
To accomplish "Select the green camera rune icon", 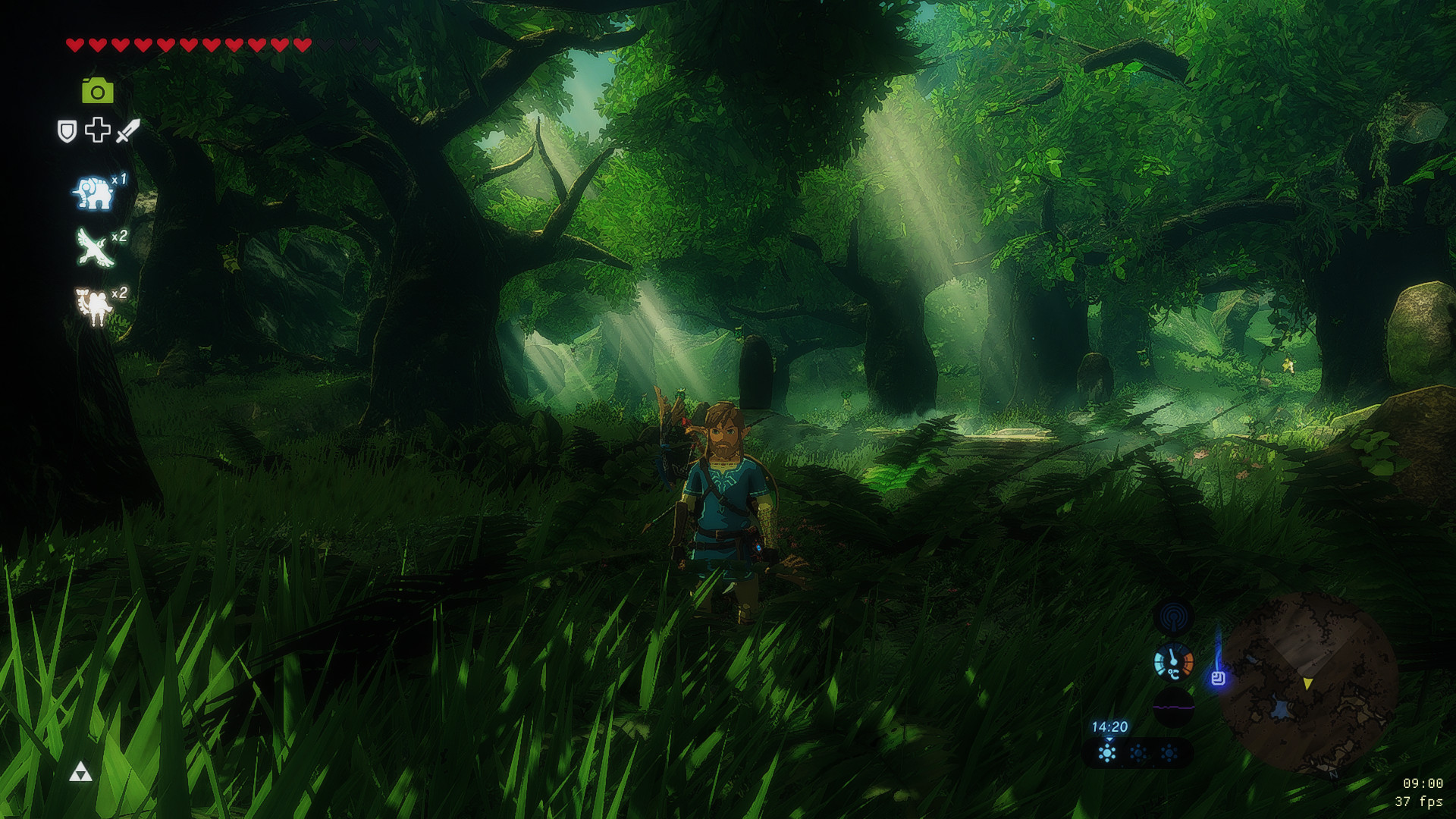I will (x=96, y=91).
